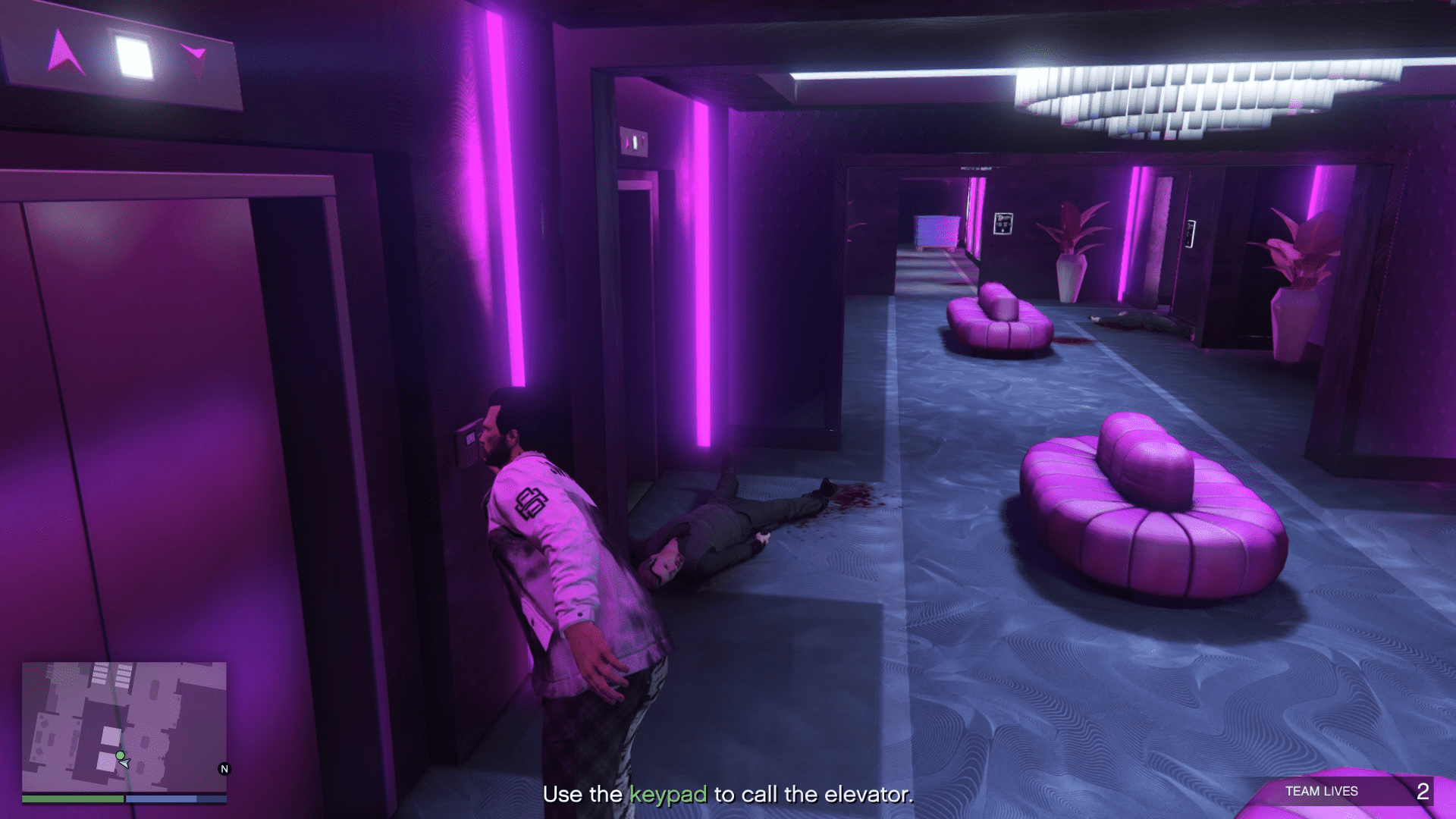Click the up arrow on the elevator indicator
Image resolution: width=1456 pixels, height=819 pixels.
coord(64,49)
